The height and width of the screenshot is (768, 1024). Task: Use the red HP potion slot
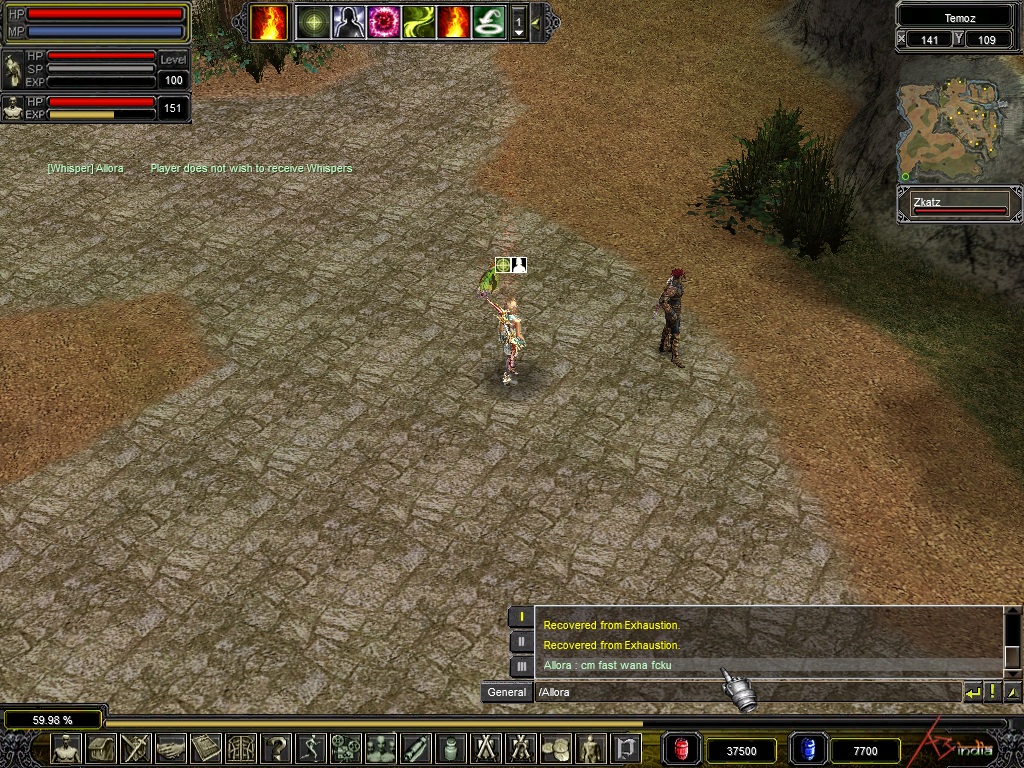[x=682, y=749]
